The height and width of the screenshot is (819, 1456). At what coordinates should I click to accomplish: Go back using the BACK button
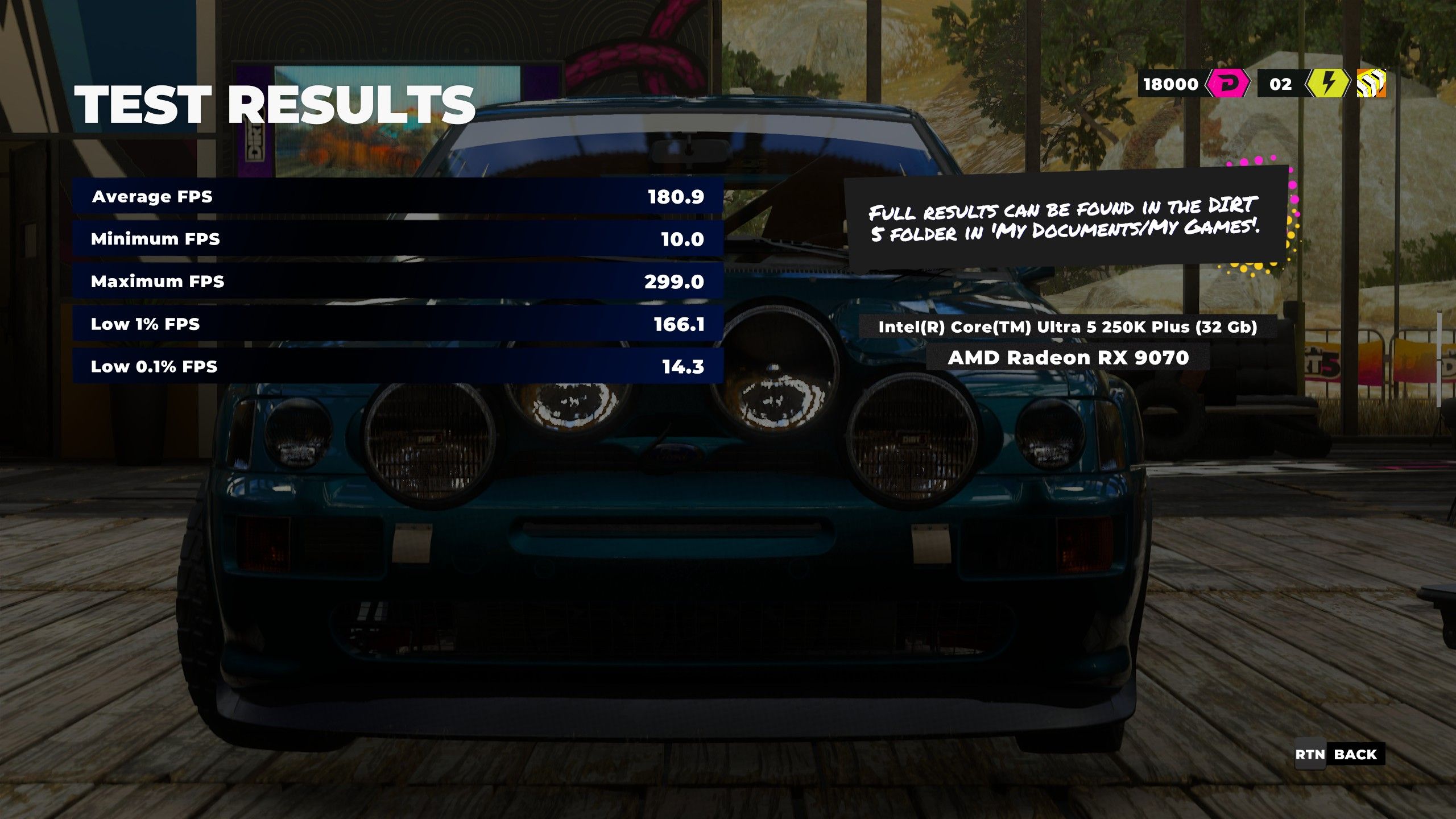tap(1354, 755)
